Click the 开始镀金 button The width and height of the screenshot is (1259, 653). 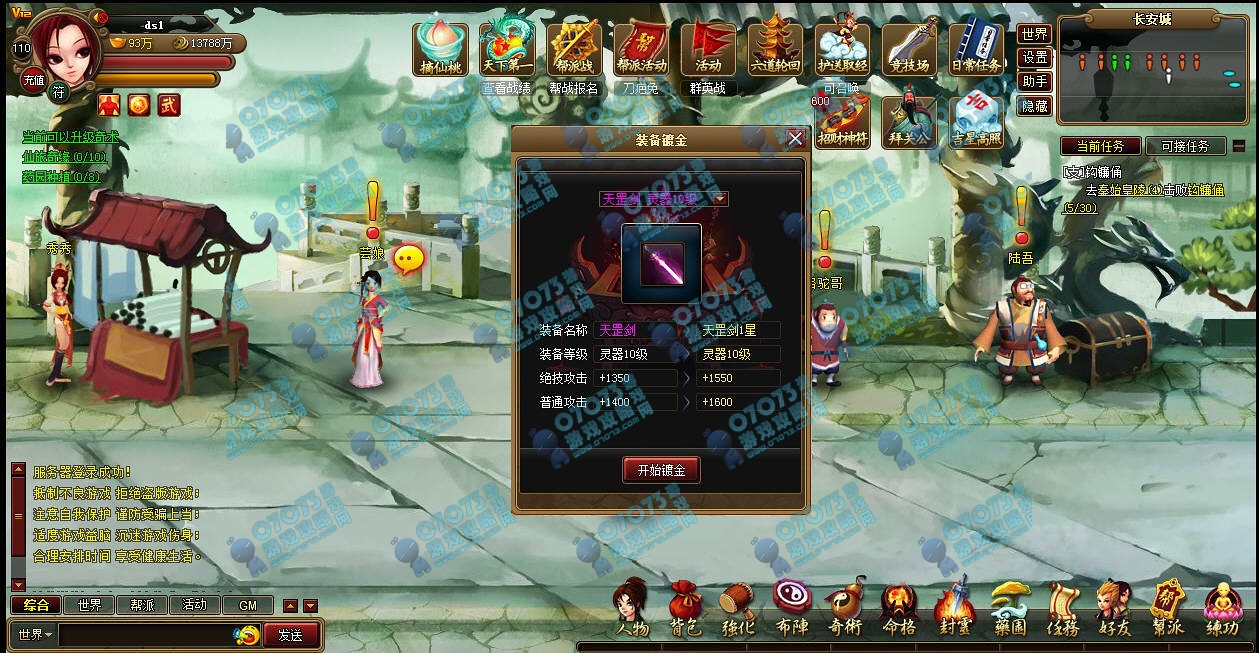661,470
